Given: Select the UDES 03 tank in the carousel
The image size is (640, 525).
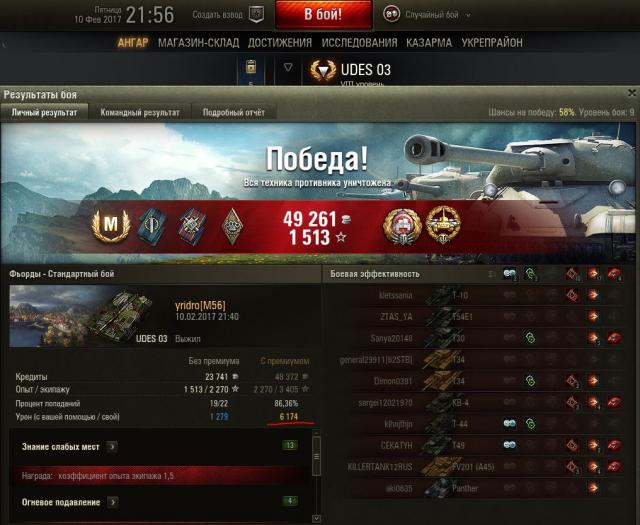Looking at the screenshot, I should 349,69.
